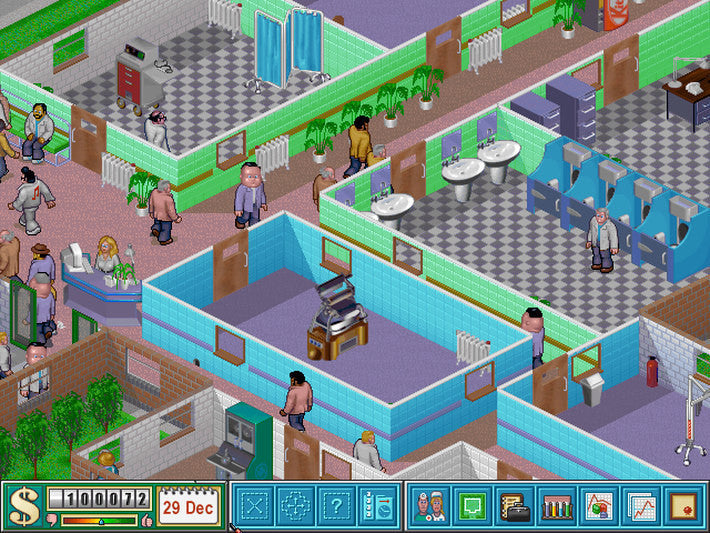
Task: Open the charts graph screen
Action: point(642,507)
